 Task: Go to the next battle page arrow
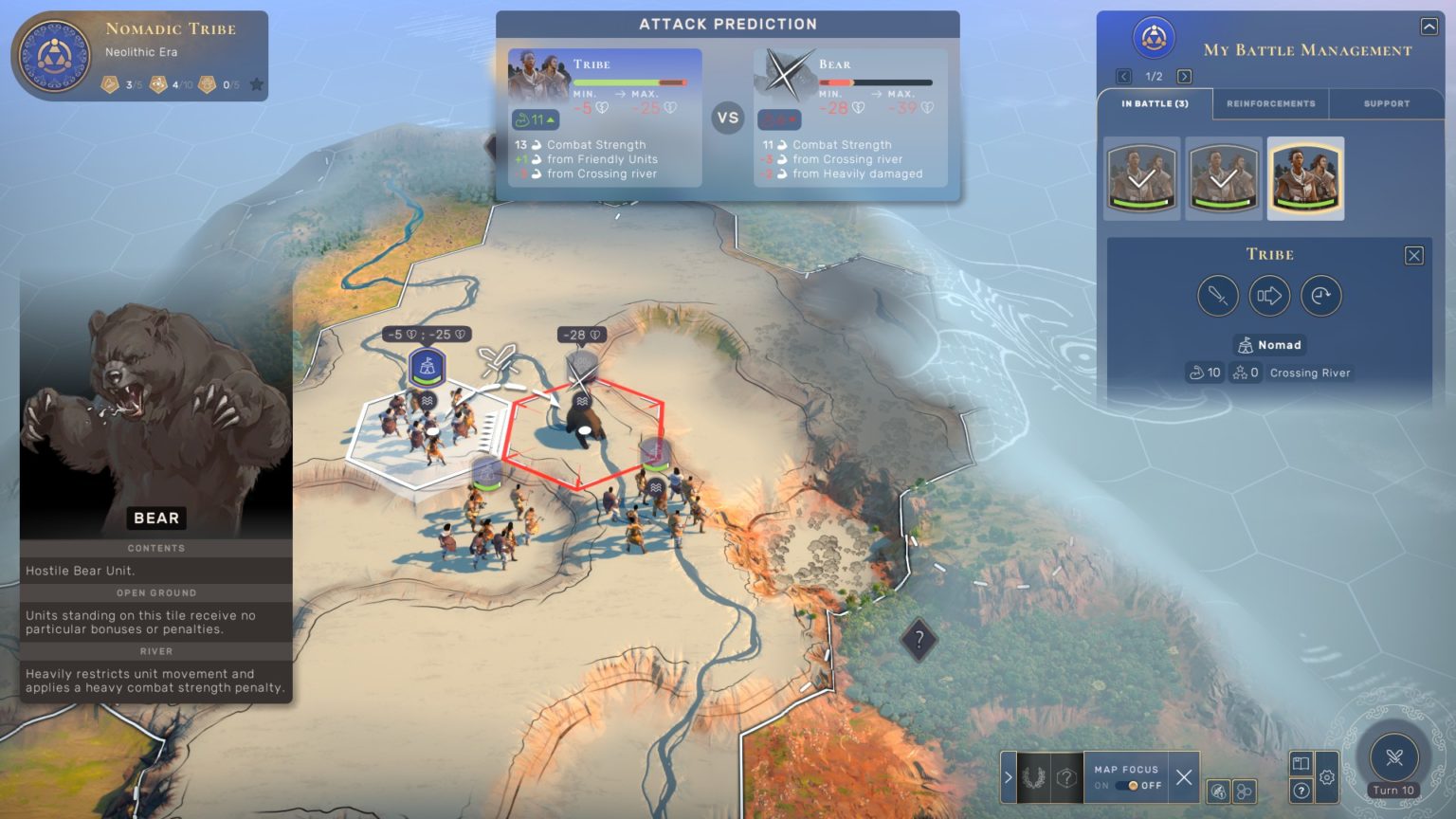click(x=1184, y=77)
